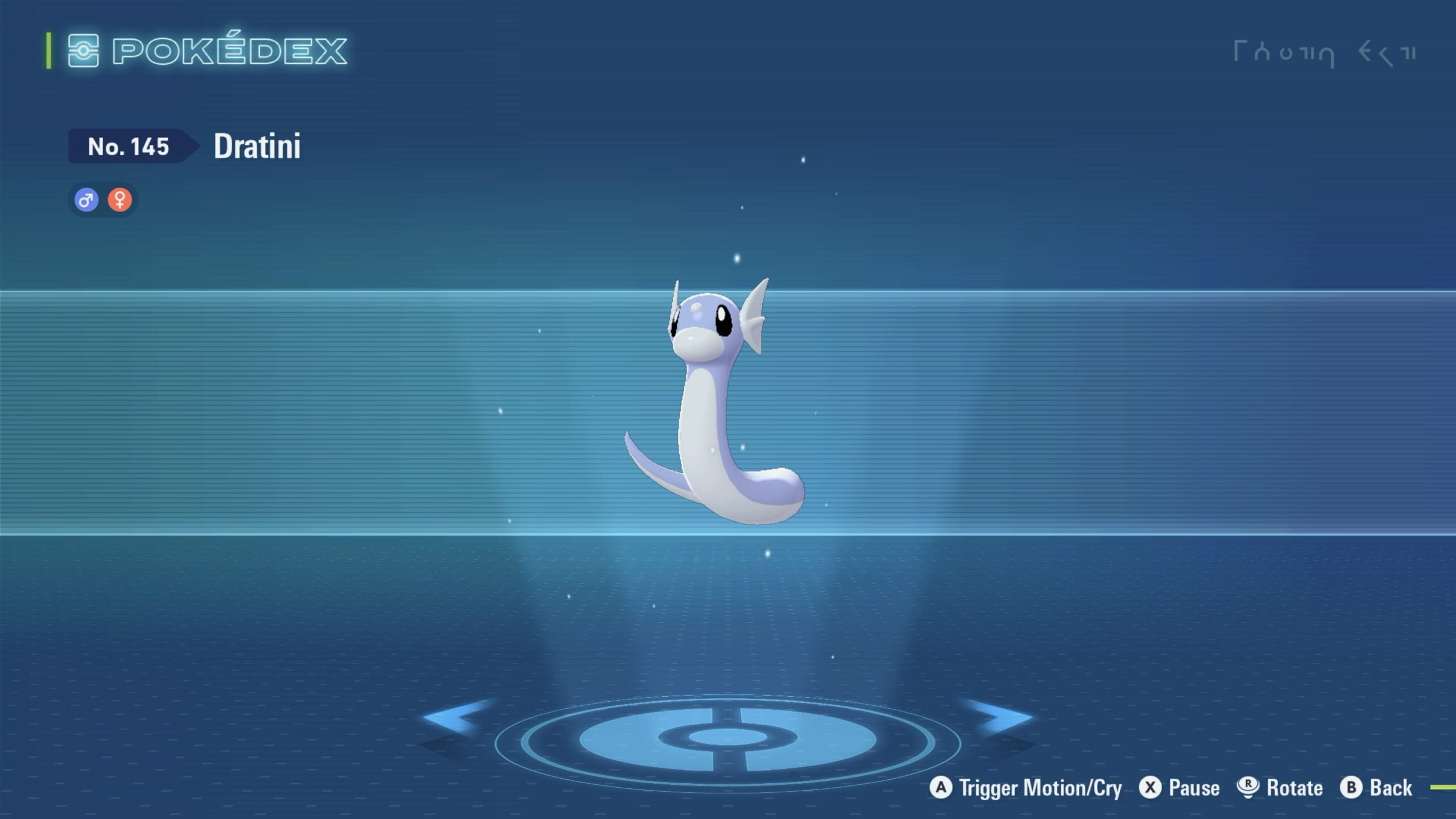This screenshot has height=819, width=1456.
Task: Select the male gender icon
Action: (86, 200)
